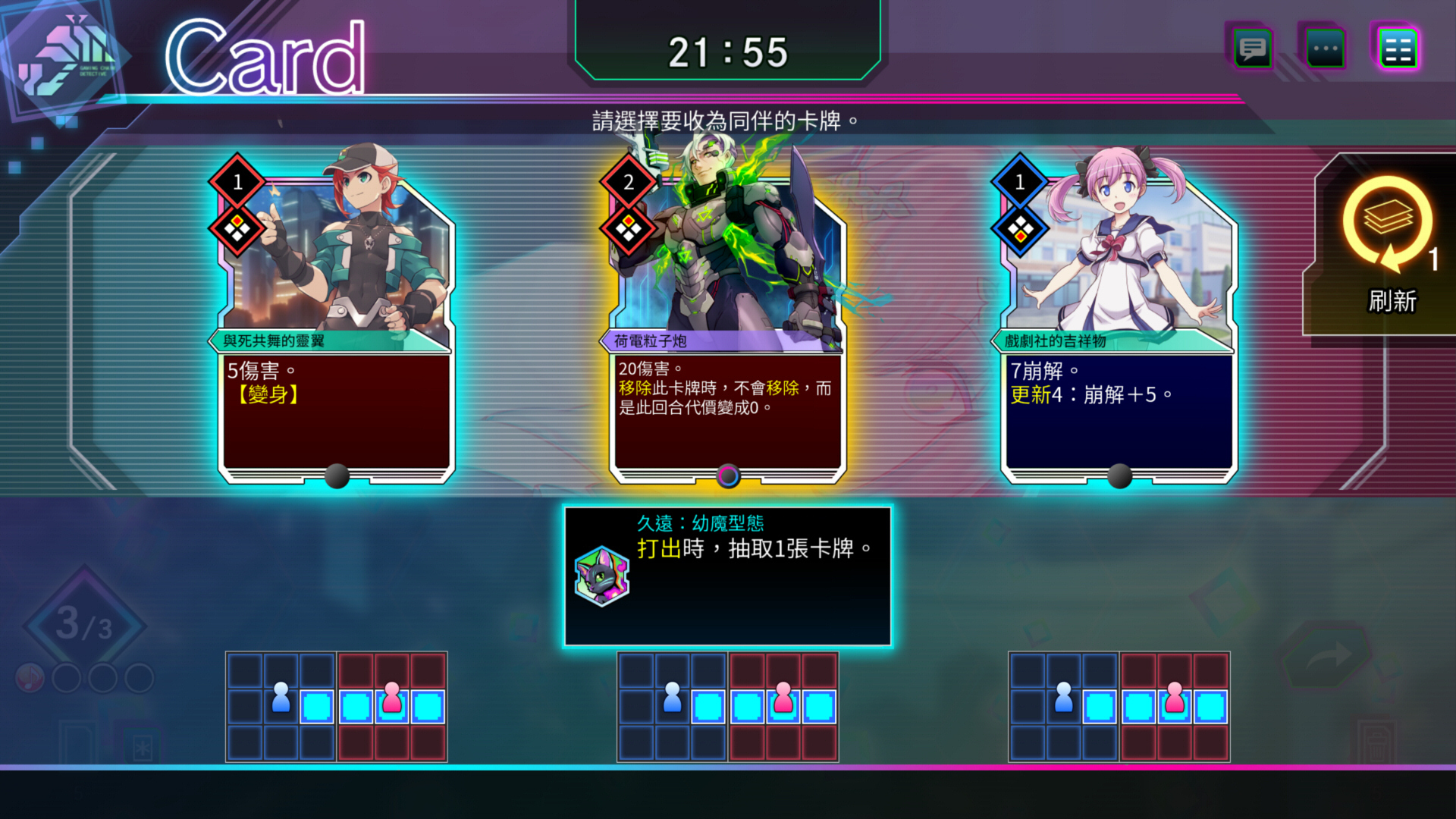Select the dot under 與死共舞的靈翼 card
The image size is (1456, 819).
click(x=337, y=476)
